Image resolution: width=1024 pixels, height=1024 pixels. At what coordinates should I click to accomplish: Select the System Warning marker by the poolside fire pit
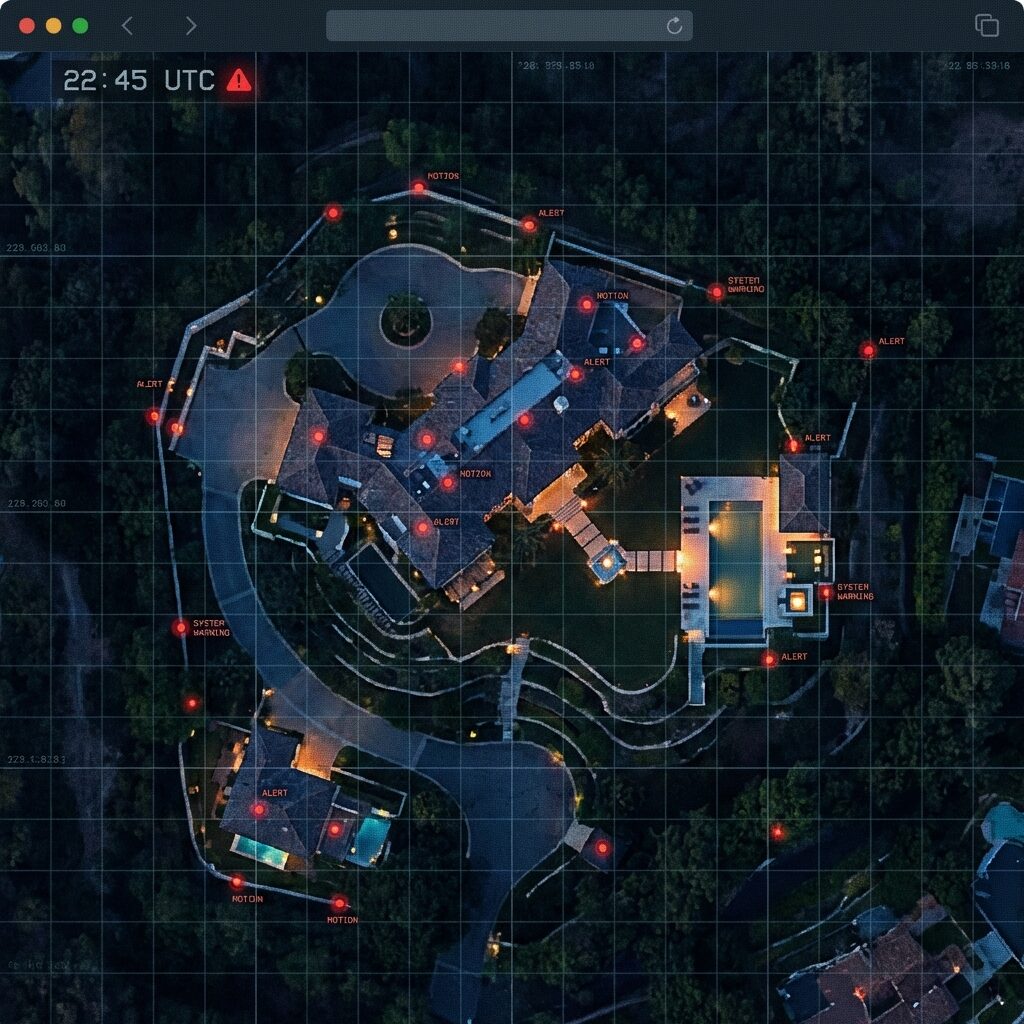[826, 593]
